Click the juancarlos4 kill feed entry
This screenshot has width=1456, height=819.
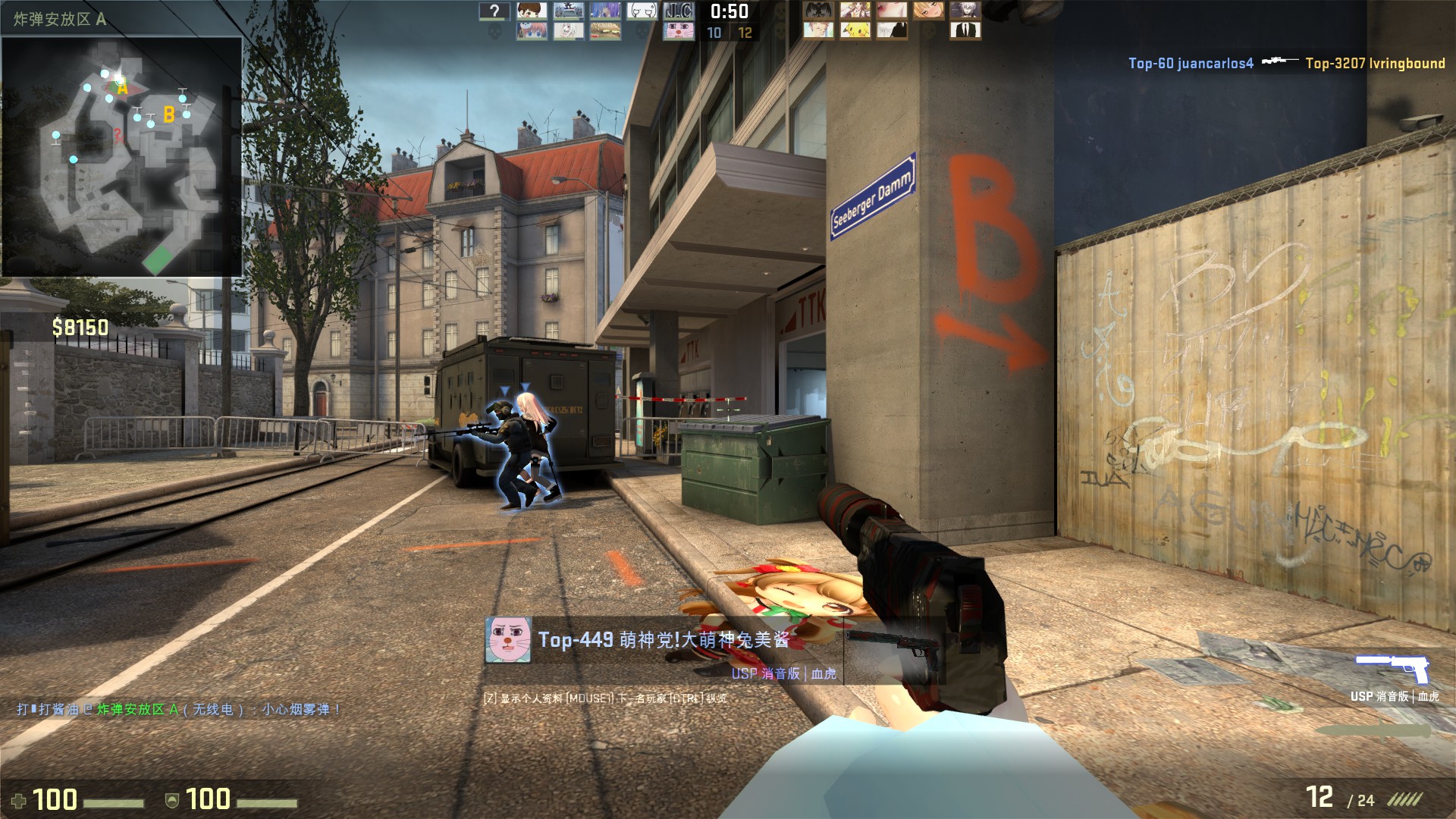click(1191, 64)
